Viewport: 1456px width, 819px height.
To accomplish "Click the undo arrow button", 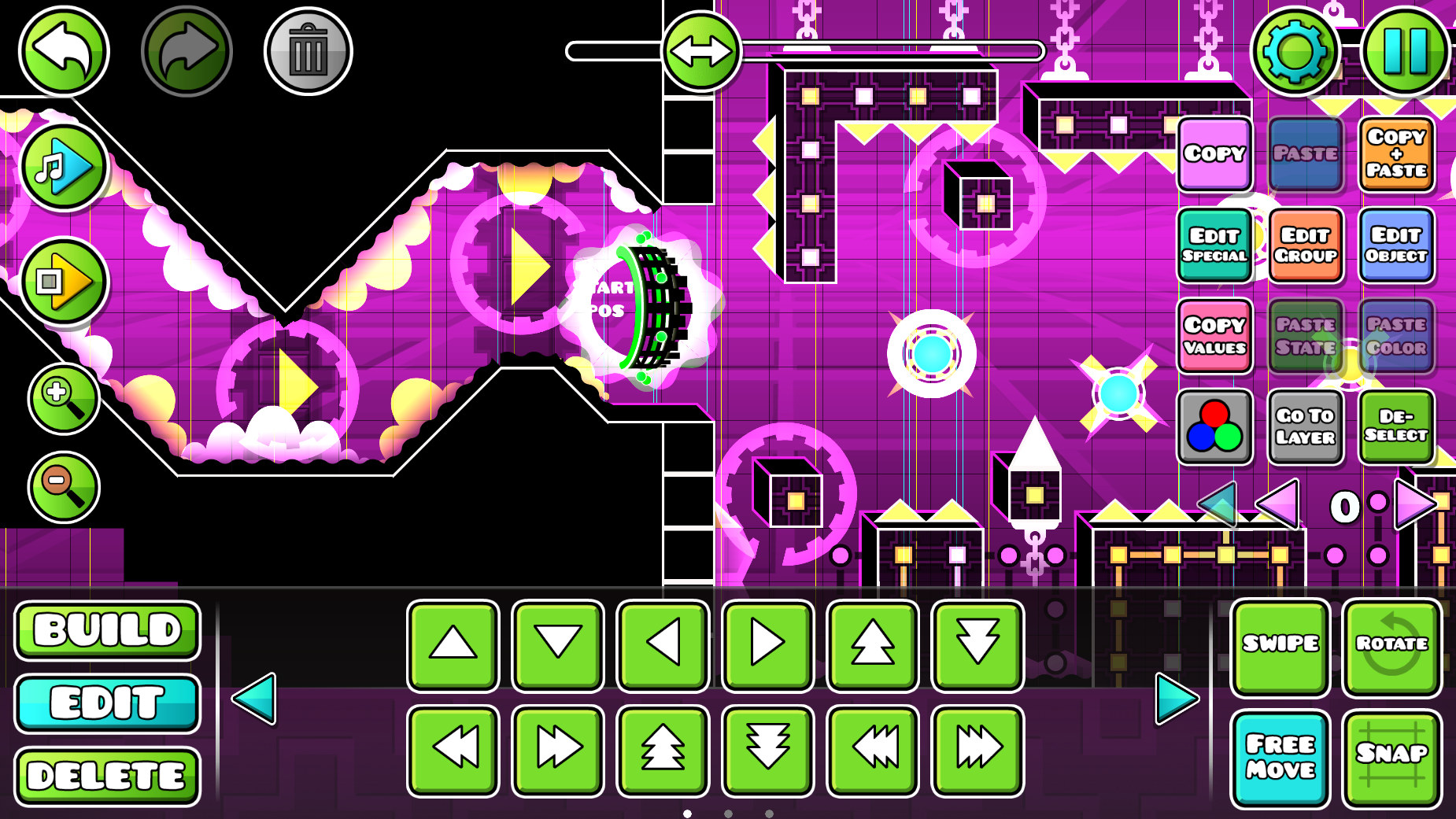I will tap(64, 51).
